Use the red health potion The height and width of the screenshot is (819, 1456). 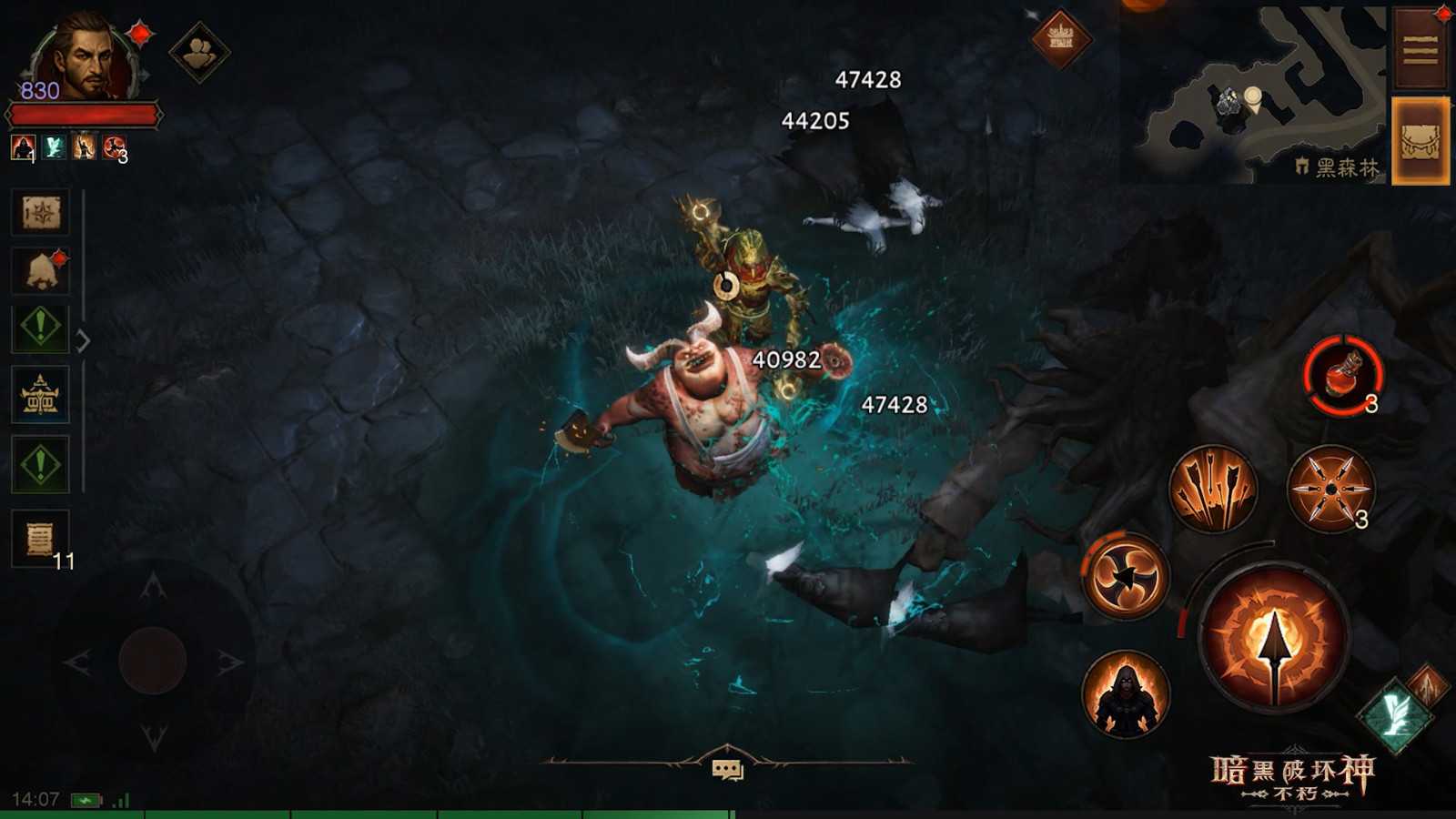(1343, 375)
